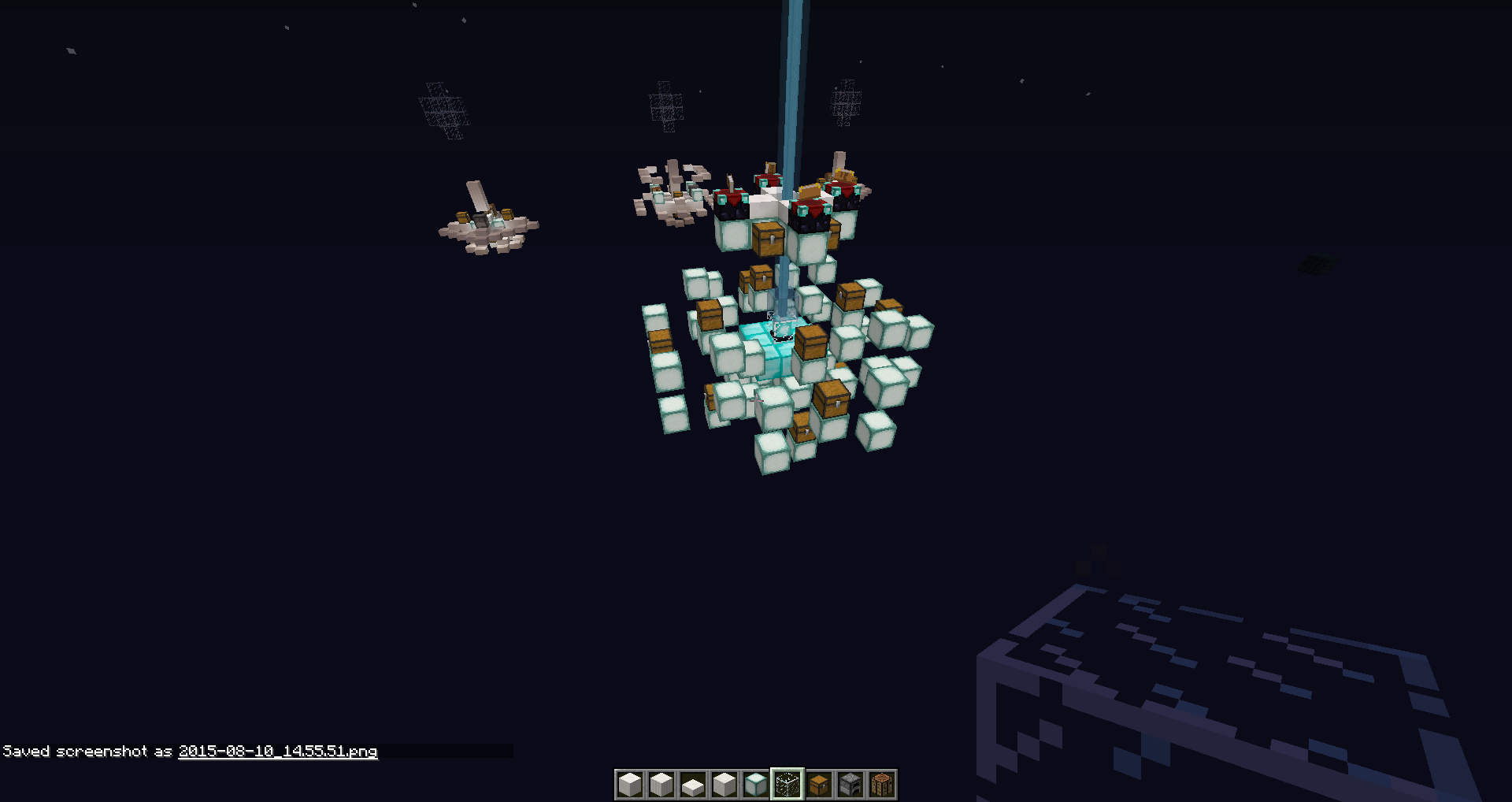Choose the teal-edged white block slot
1512x802 pixels.
756,785
